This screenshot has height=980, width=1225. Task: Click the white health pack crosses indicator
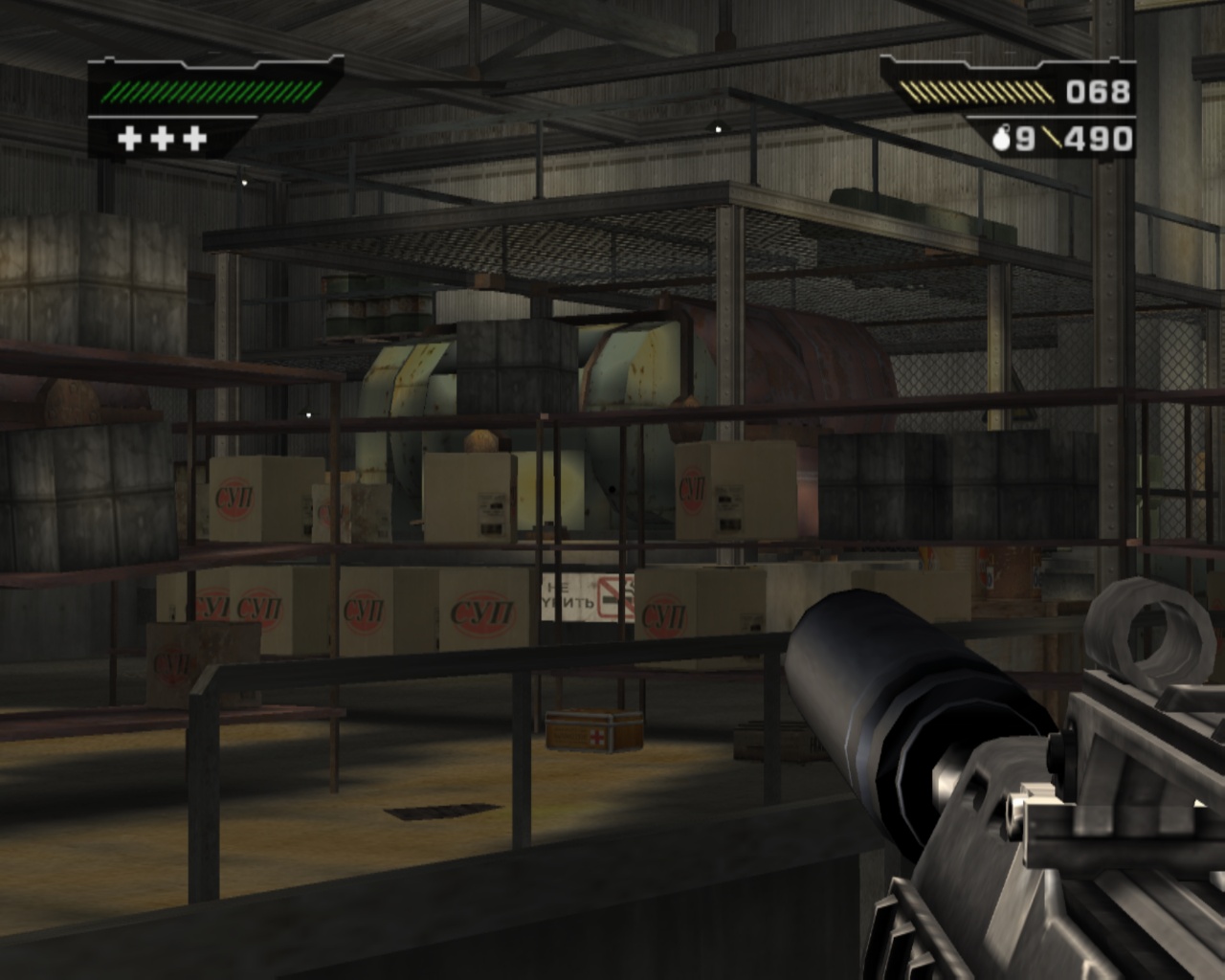(163, 139)
